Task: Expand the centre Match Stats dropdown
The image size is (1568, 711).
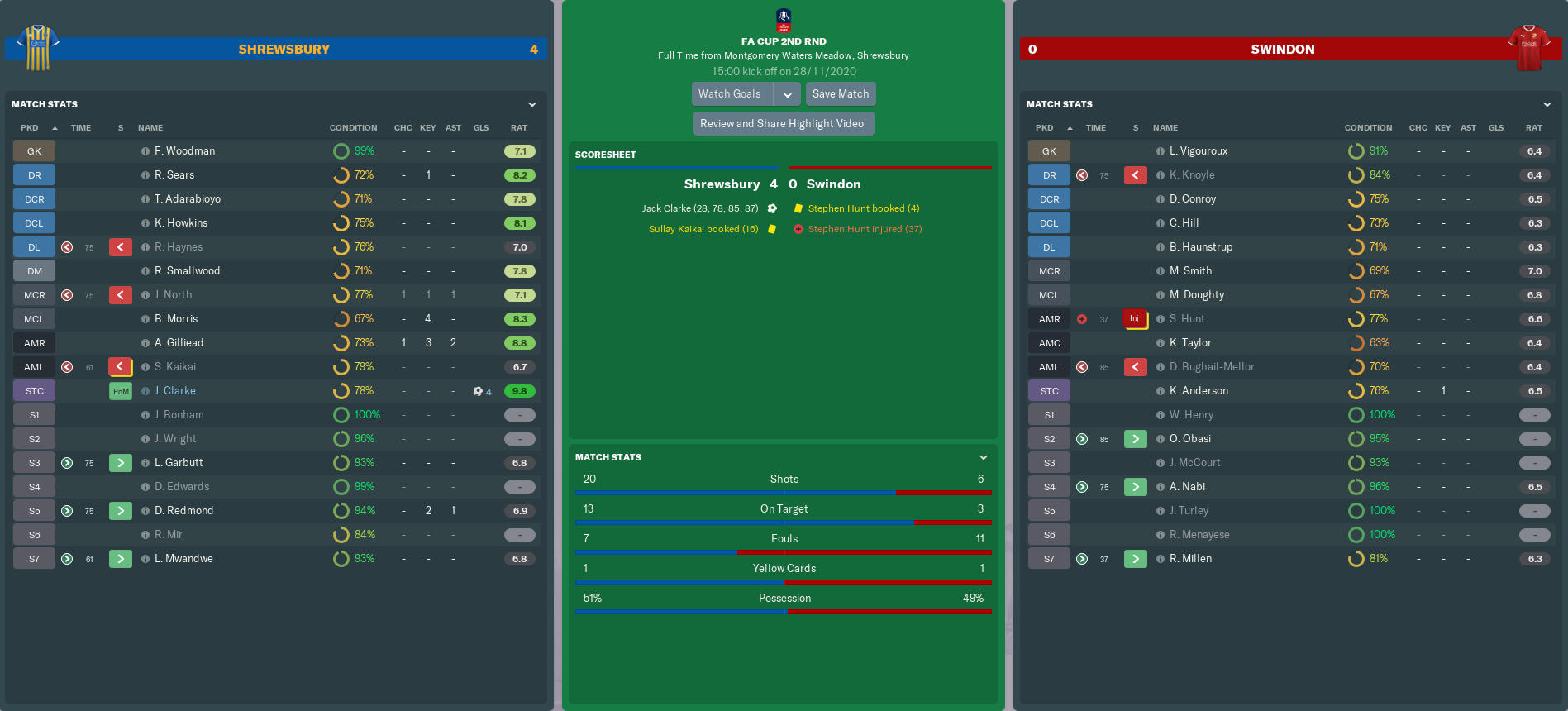Action: click(x=984, y=457)
